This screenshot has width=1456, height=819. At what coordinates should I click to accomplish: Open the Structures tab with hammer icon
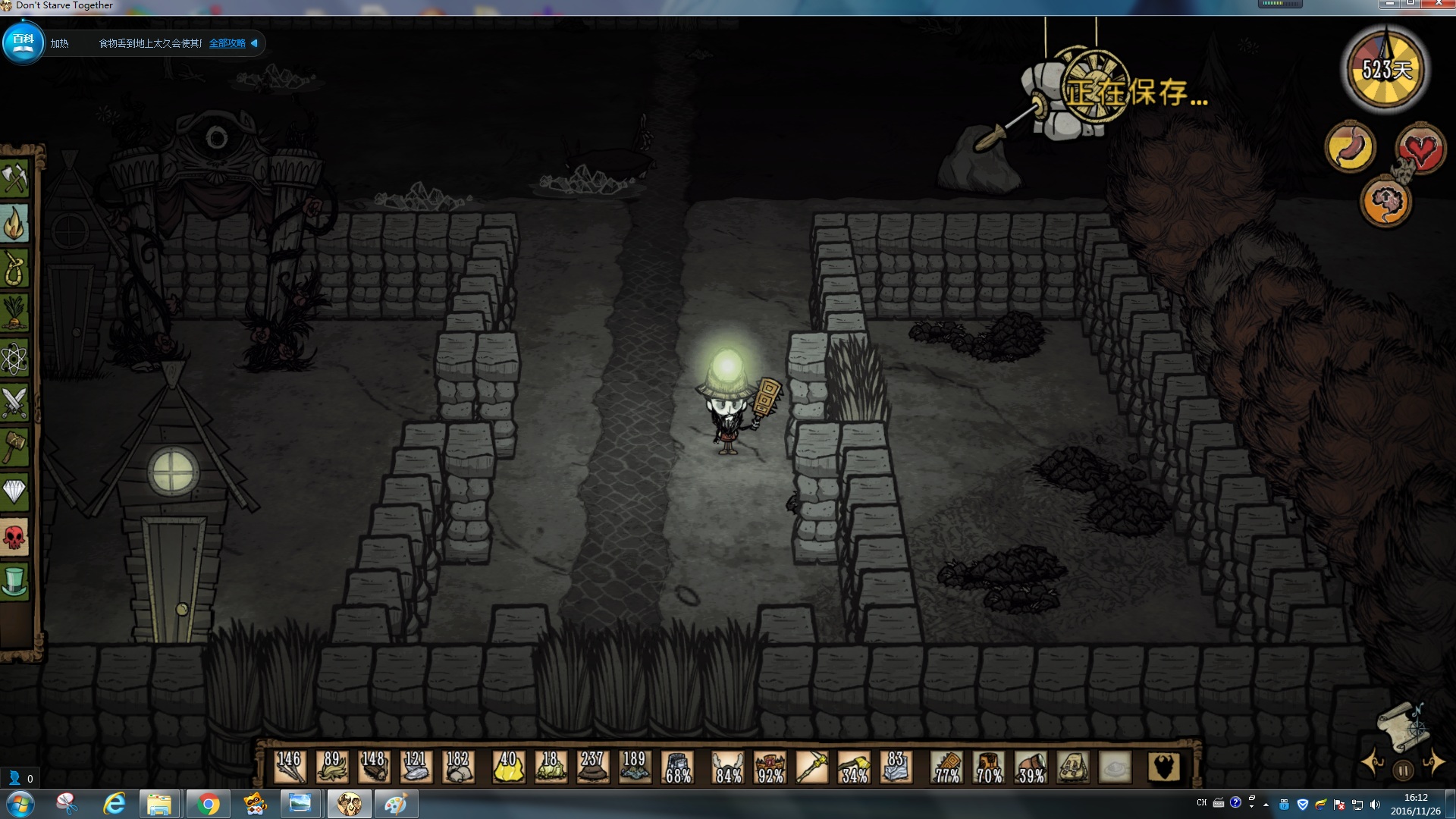click(x=14, y=447)
